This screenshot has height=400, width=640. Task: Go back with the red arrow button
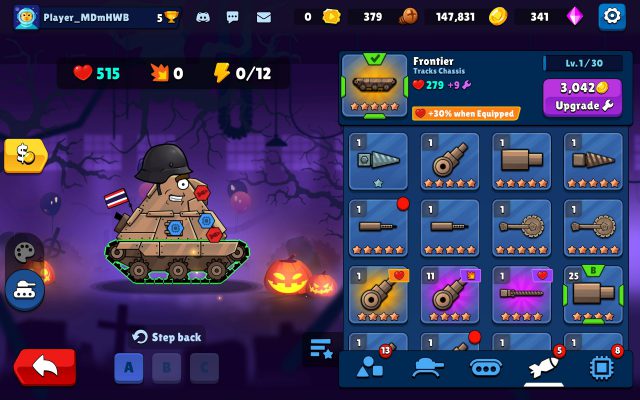[x=44, y=366]
